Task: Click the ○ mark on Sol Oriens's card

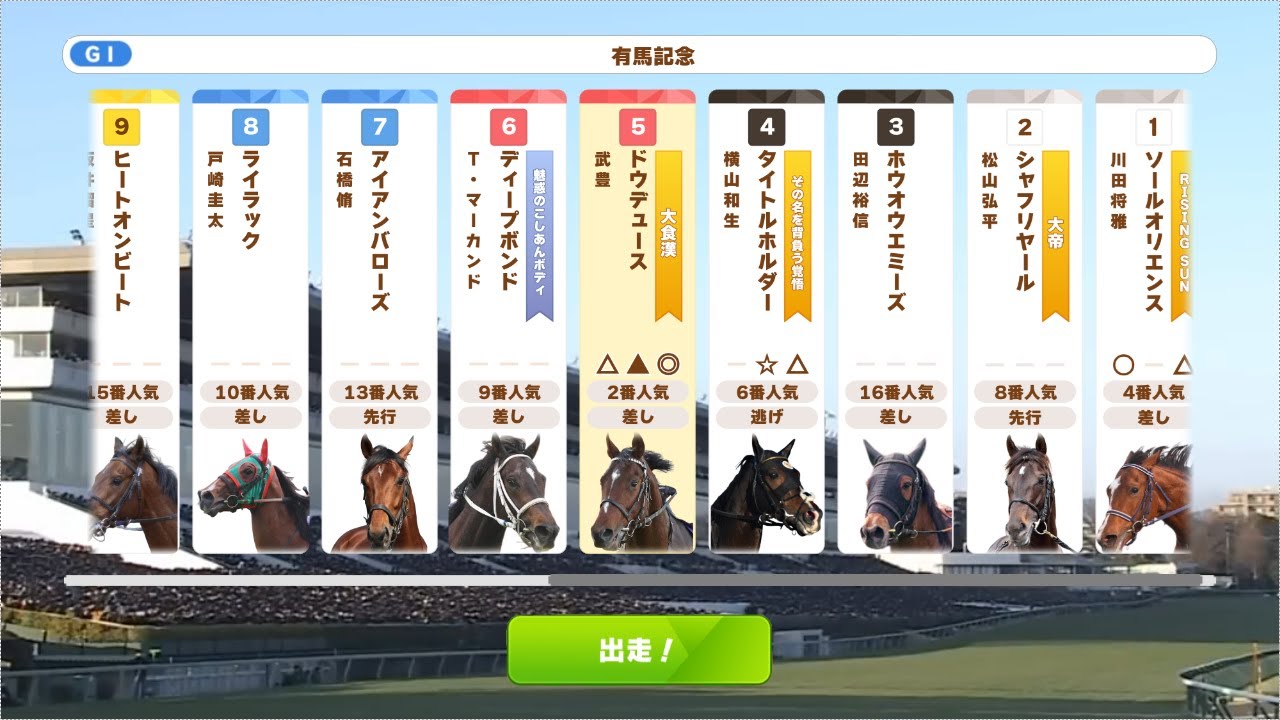Action: pos(1124,363)
